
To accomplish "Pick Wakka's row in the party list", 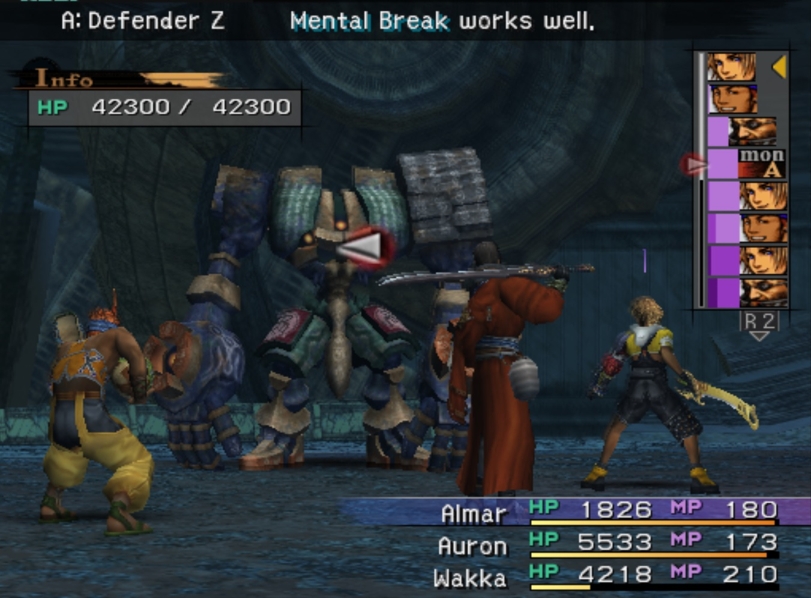I will (x=470, y=578).
